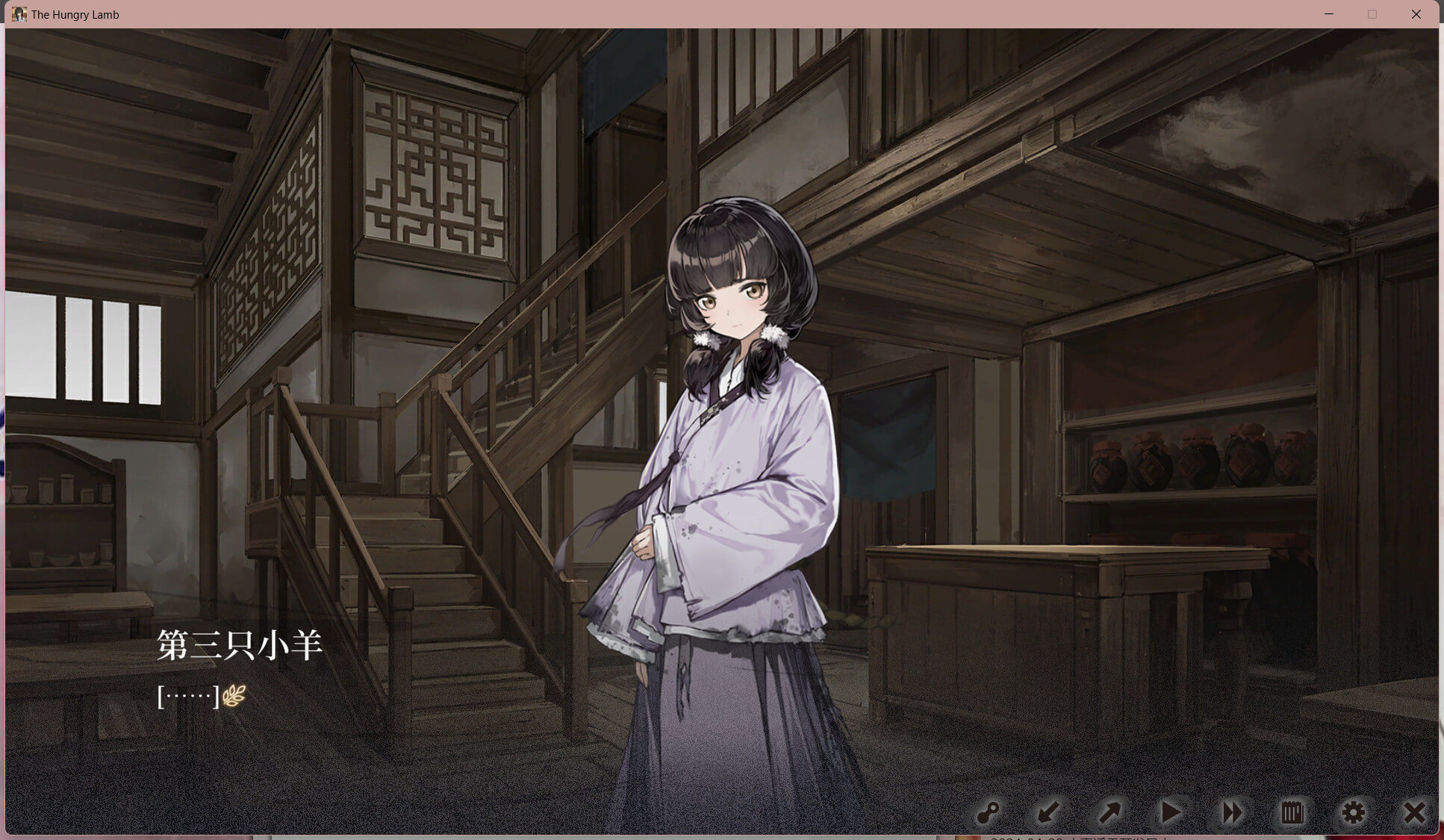Start auto-play with the play triangle
This screenshot has width=1444, height=840.
coord(1170,812)
